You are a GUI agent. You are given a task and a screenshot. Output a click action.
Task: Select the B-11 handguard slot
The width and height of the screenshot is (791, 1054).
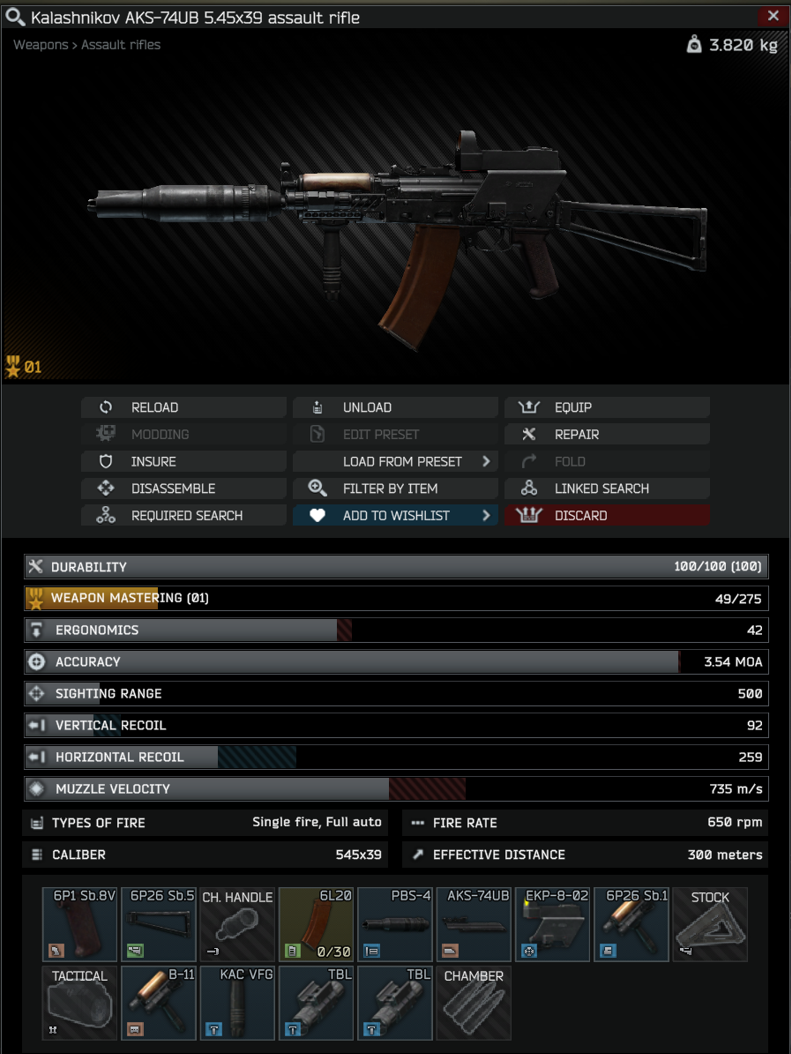159,1003
